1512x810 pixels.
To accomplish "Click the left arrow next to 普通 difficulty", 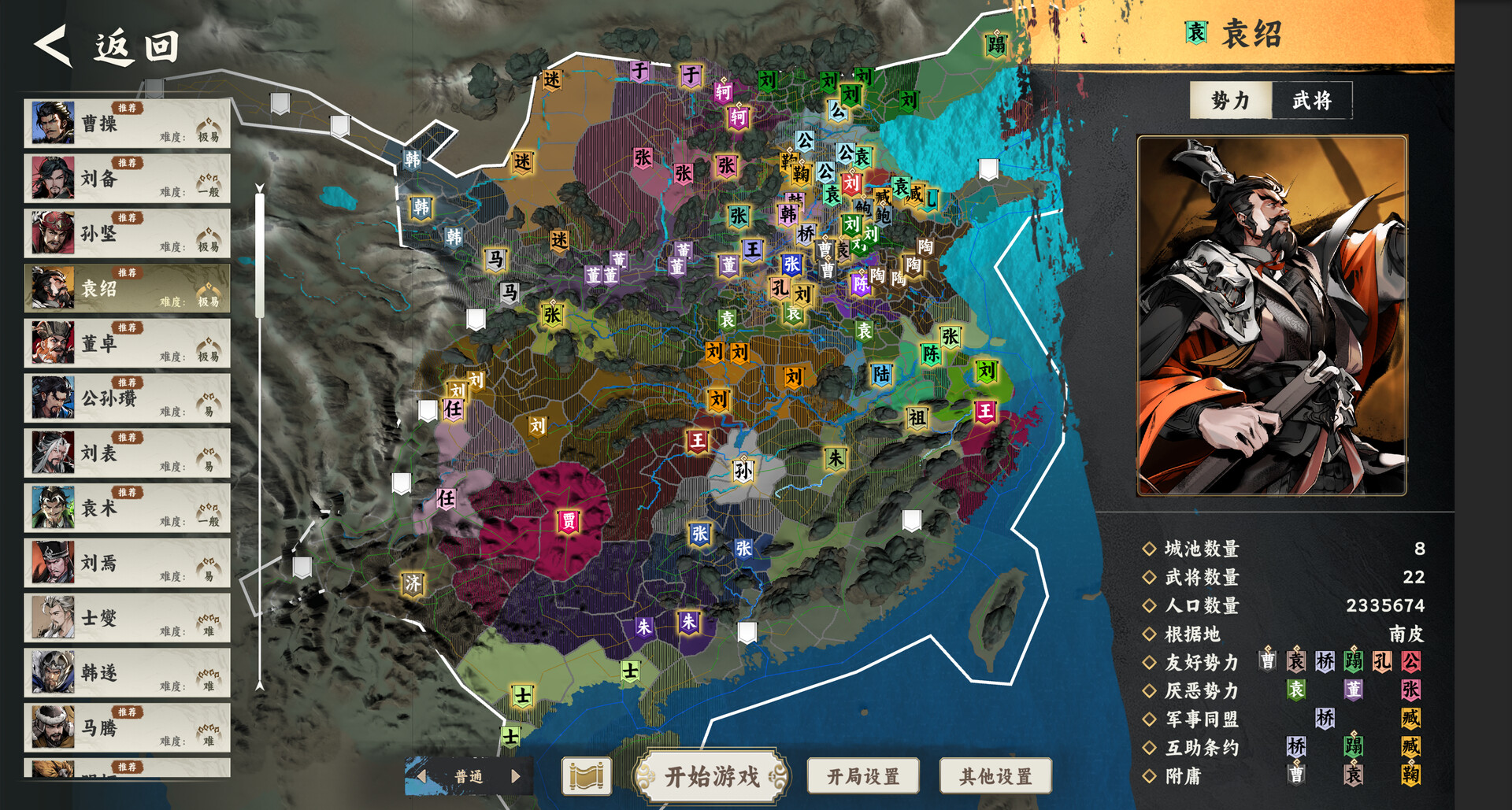I will 423,776.
